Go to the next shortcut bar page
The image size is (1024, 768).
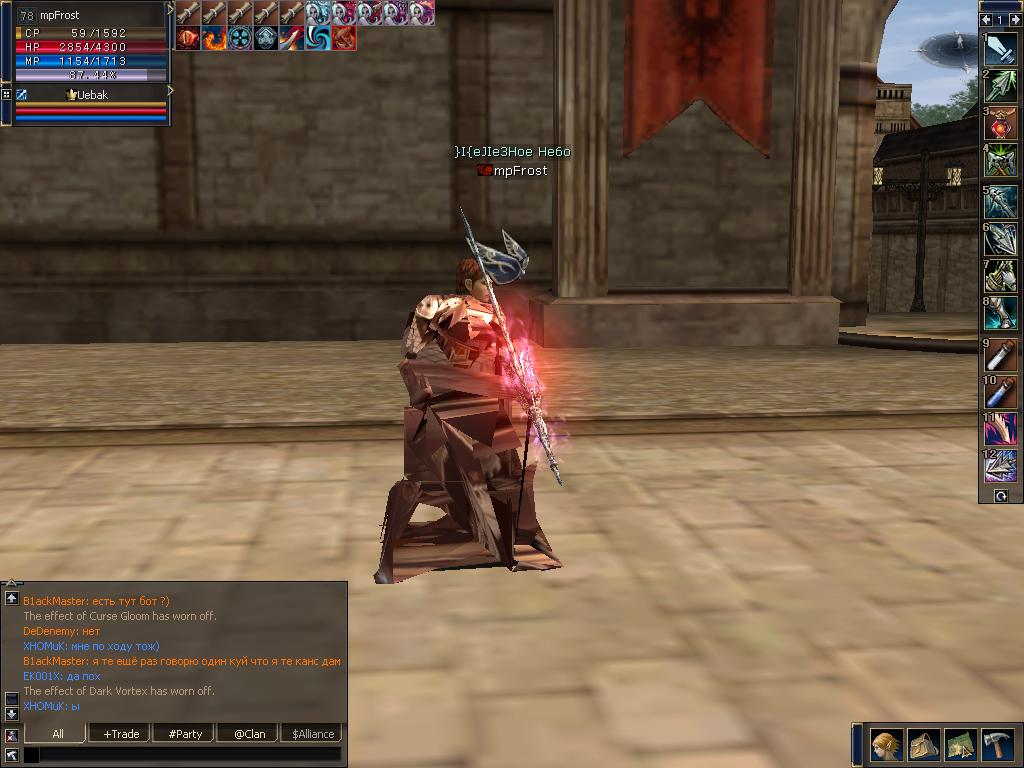click(x=1014, y=19)
